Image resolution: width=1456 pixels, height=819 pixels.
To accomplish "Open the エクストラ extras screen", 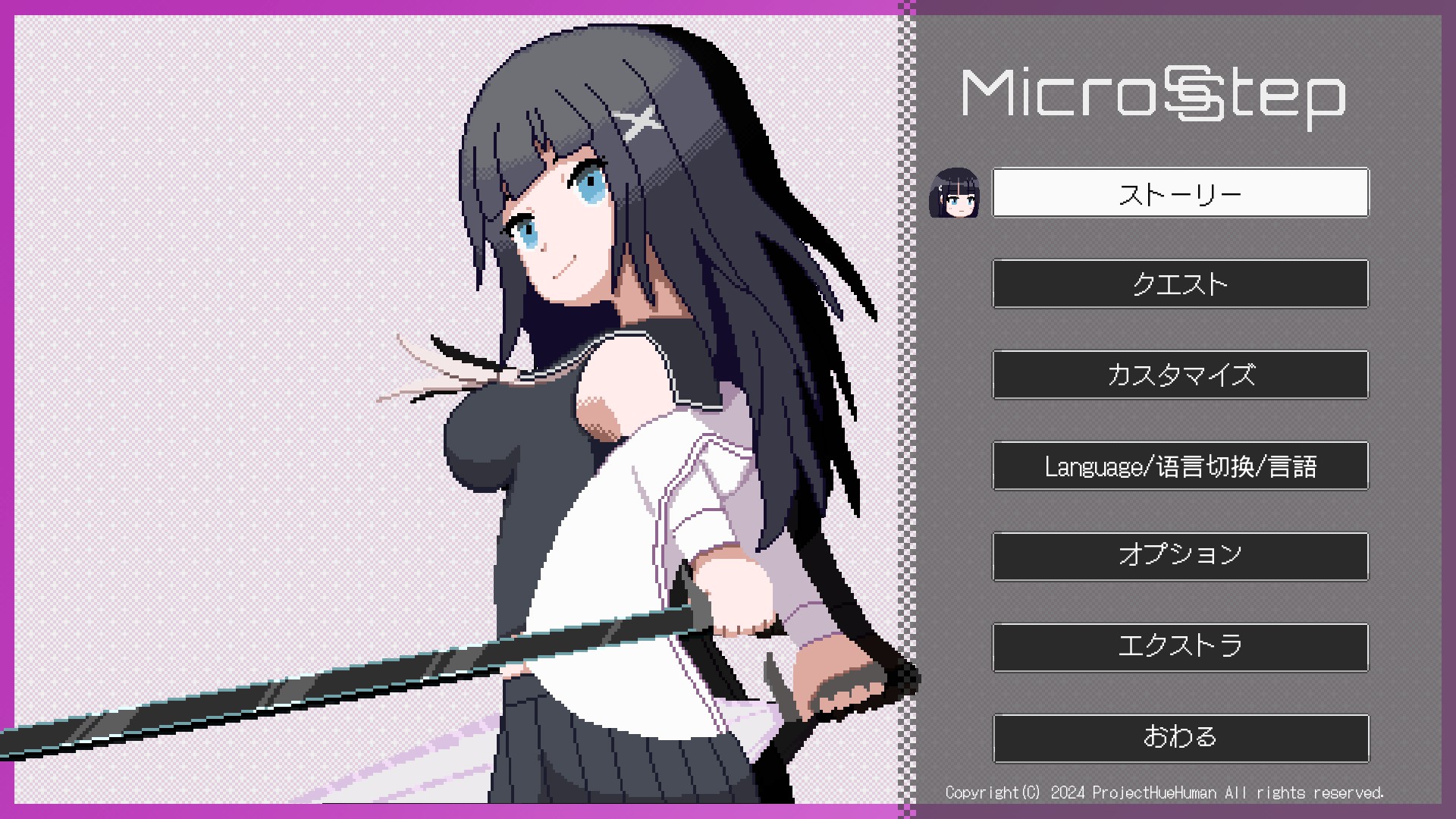I will click(x=1180, y=647).
